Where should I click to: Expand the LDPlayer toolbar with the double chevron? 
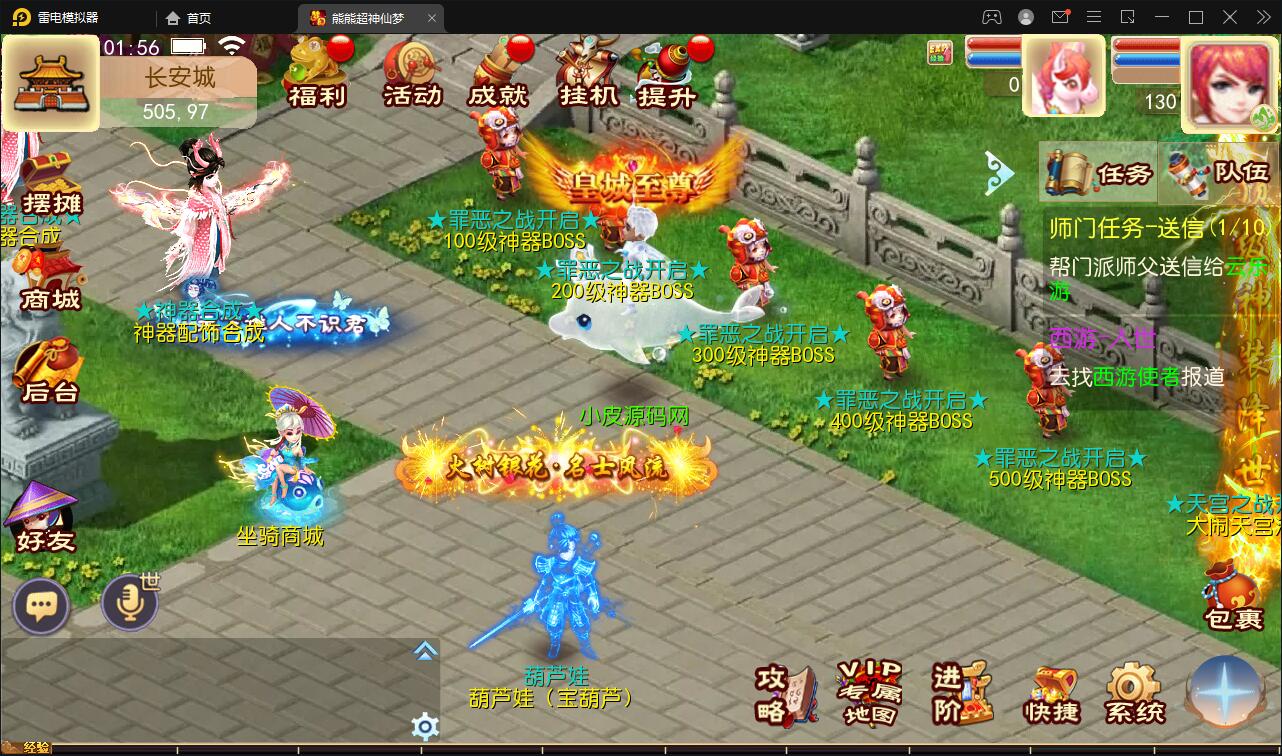click(1263, 17)
